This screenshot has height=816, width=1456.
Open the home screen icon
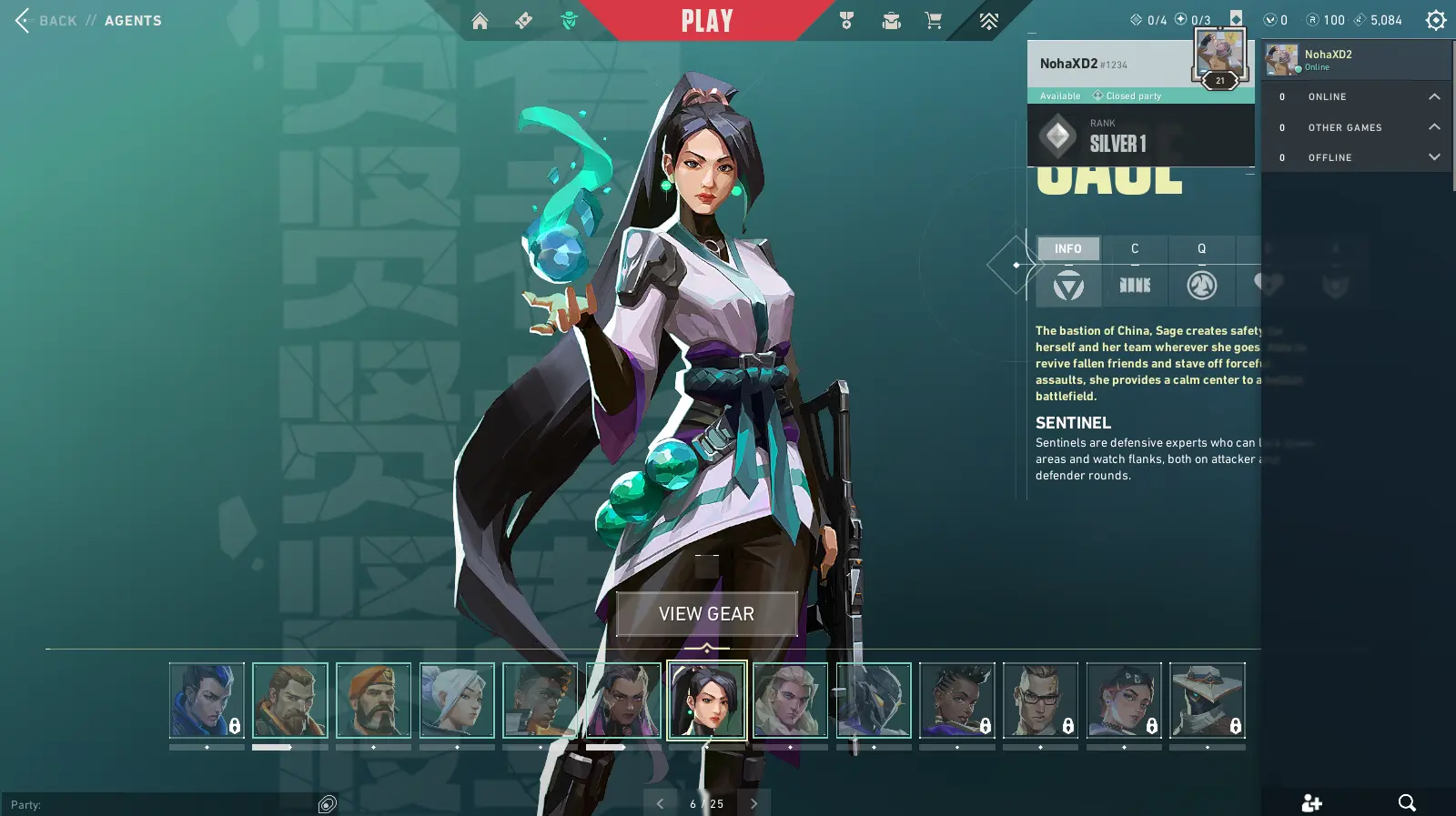(480, 19)
